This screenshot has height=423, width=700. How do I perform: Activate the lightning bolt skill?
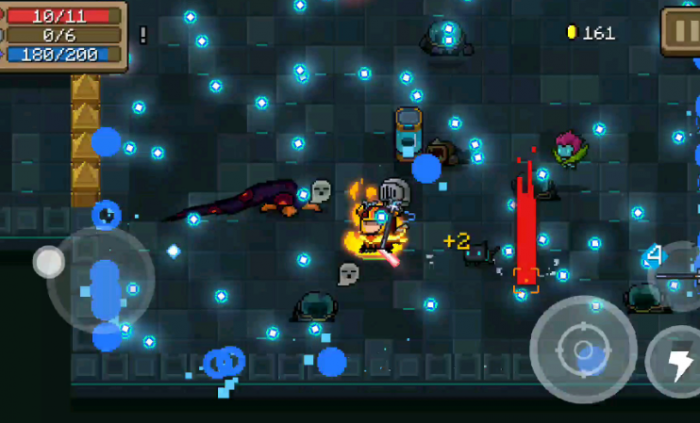pos(678,363)
